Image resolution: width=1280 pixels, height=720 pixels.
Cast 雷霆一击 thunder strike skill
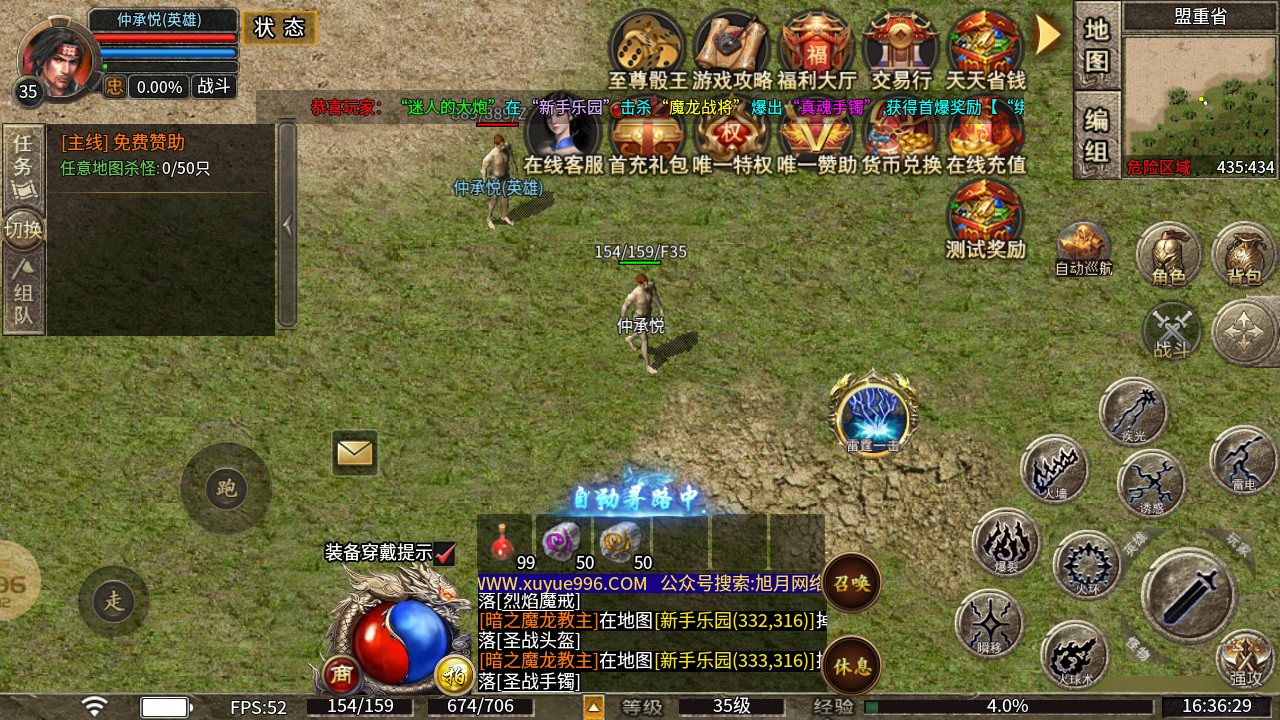coord(873,415)
